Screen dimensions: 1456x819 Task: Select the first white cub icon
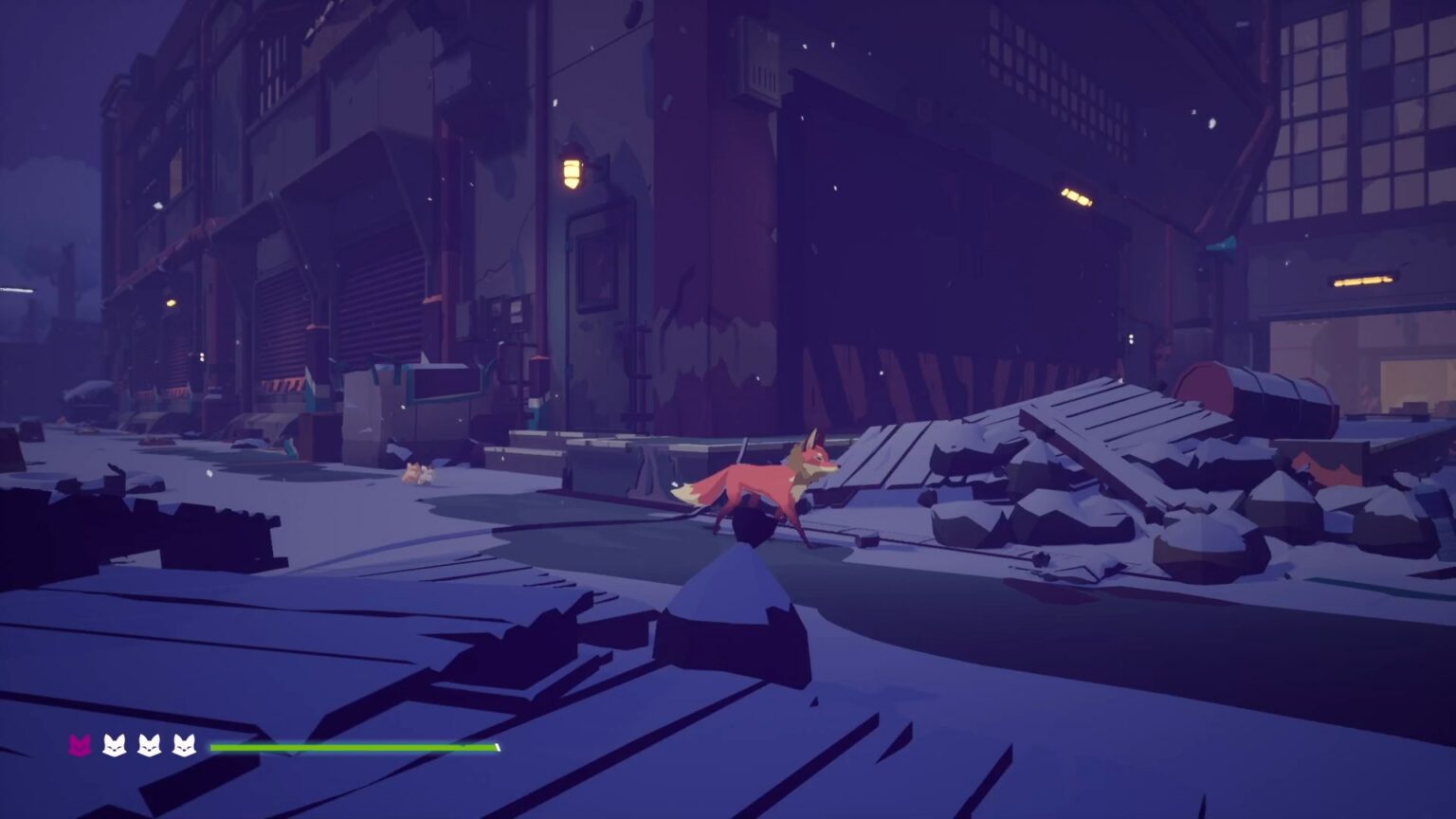[x=114, y=748]
